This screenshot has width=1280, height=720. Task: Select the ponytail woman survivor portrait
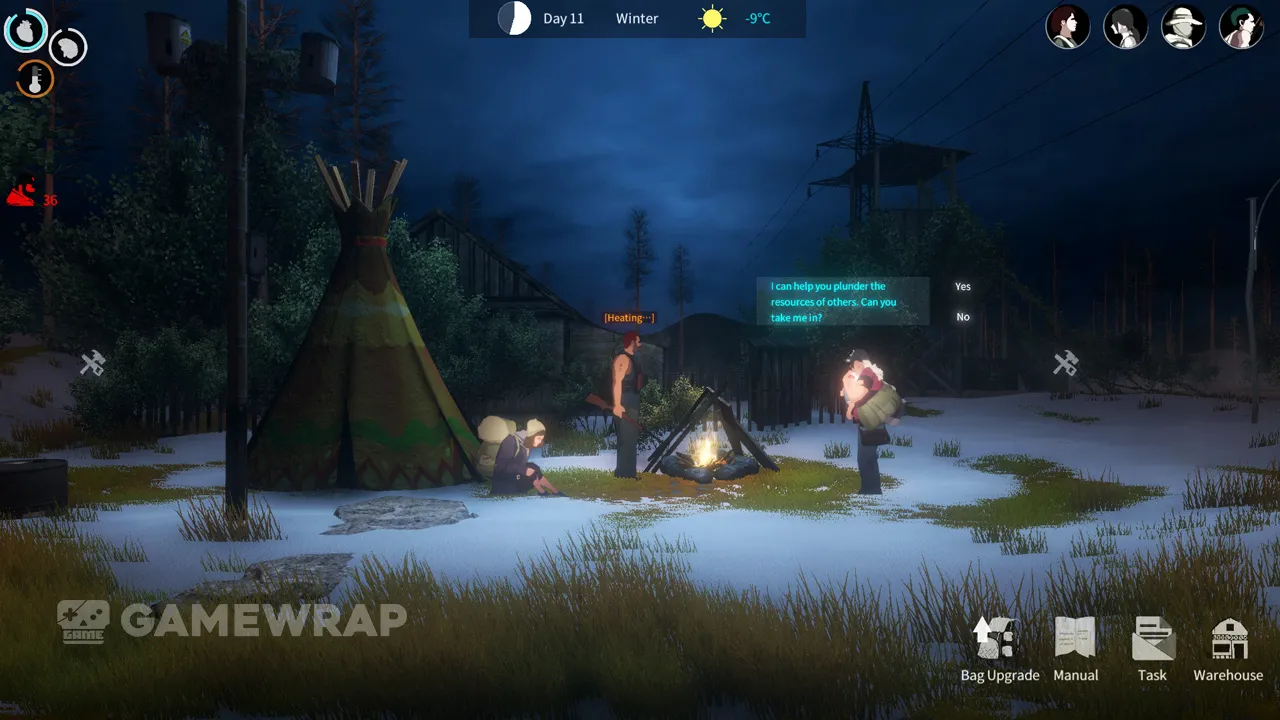1125,27
